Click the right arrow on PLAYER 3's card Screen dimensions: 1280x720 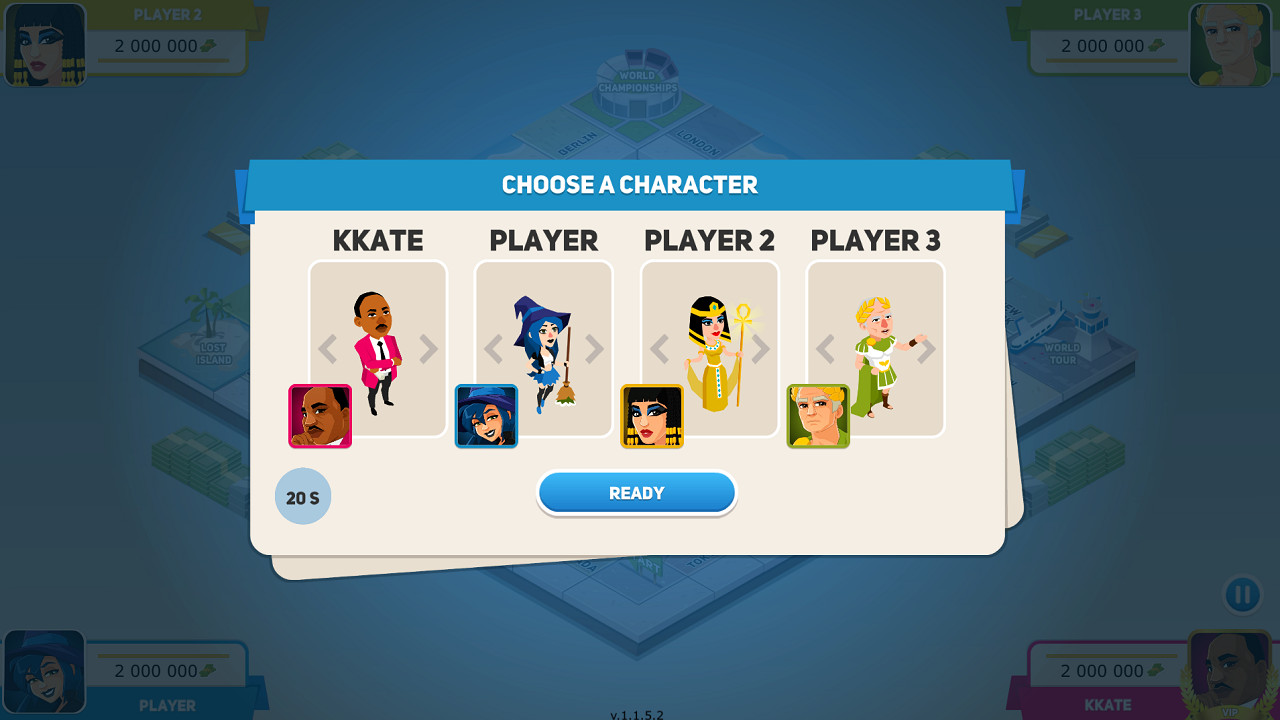coord(926,348)
